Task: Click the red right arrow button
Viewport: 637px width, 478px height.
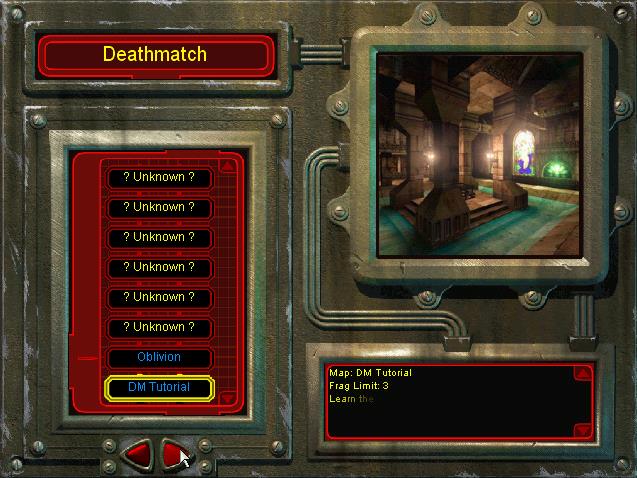Action: tap(174, 454)
